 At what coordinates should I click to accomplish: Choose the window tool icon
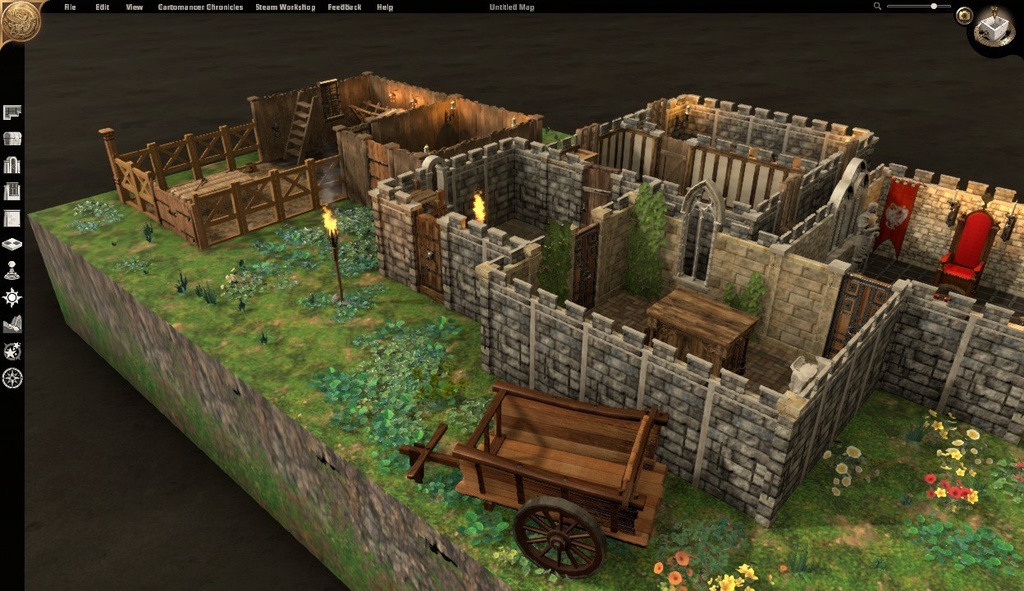click(x=12, y=191)
